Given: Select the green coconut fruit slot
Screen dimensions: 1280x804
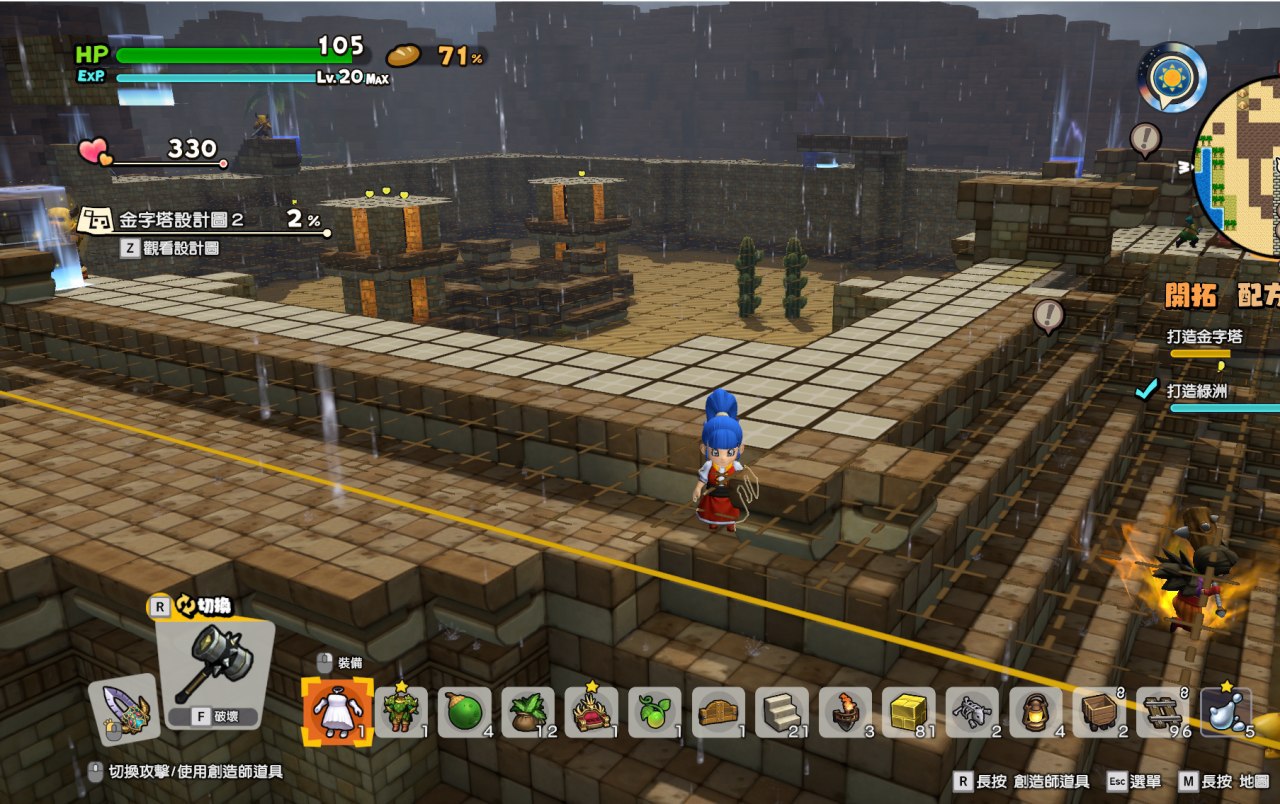Looking at the screenshot, I should (x=464, y=712).
